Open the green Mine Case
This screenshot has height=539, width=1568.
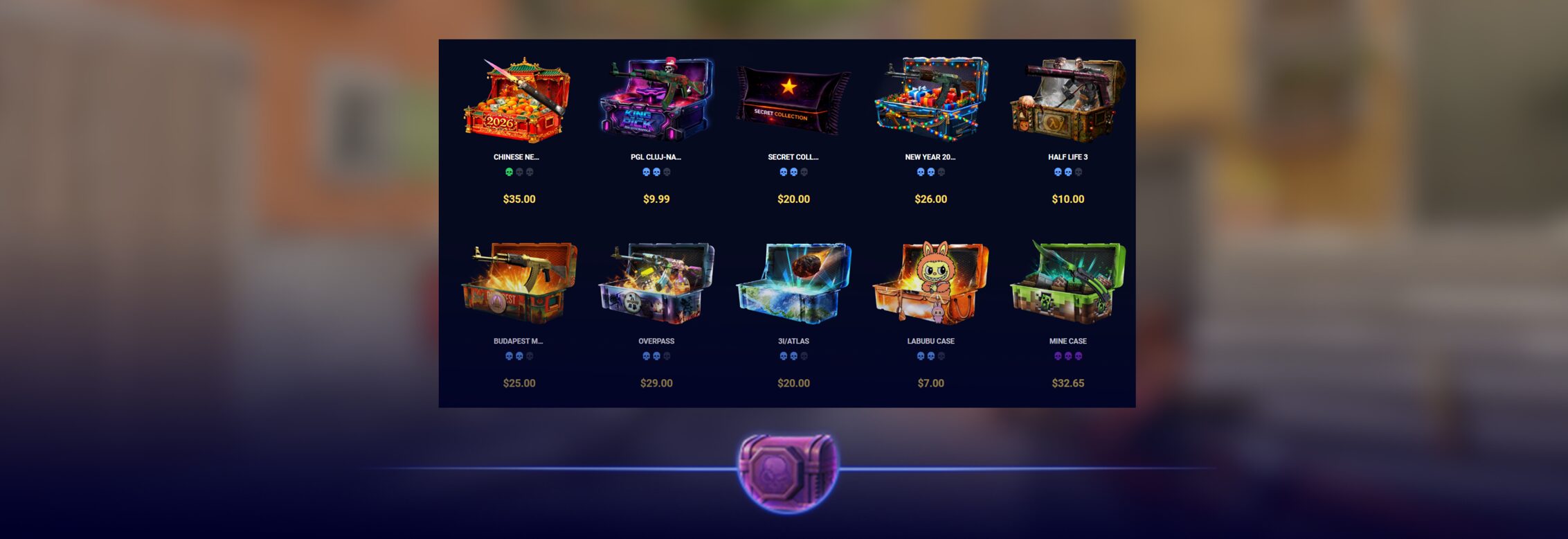pyautogui.click(x=1067, y=284)
